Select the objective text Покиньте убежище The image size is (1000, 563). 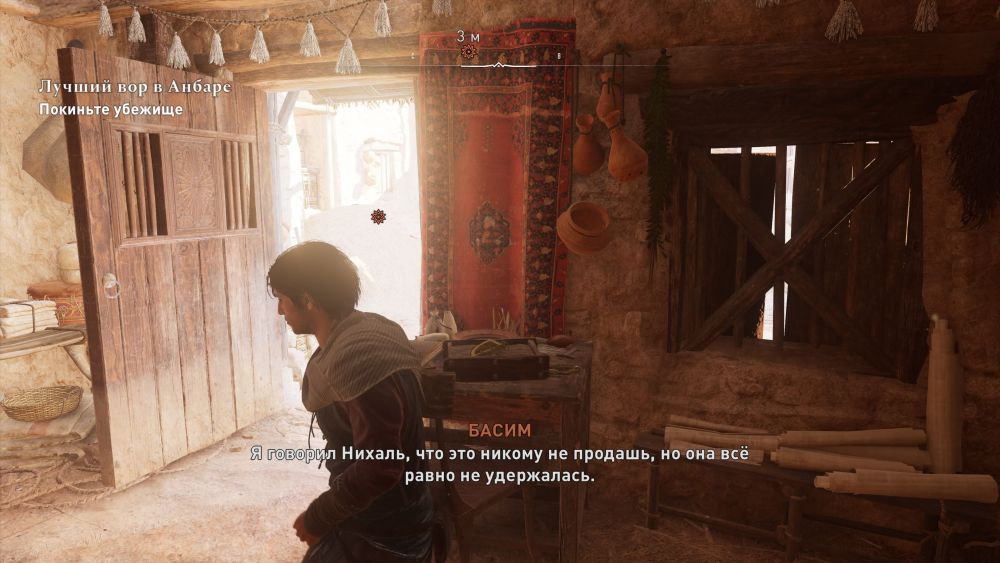click(110, 109)
